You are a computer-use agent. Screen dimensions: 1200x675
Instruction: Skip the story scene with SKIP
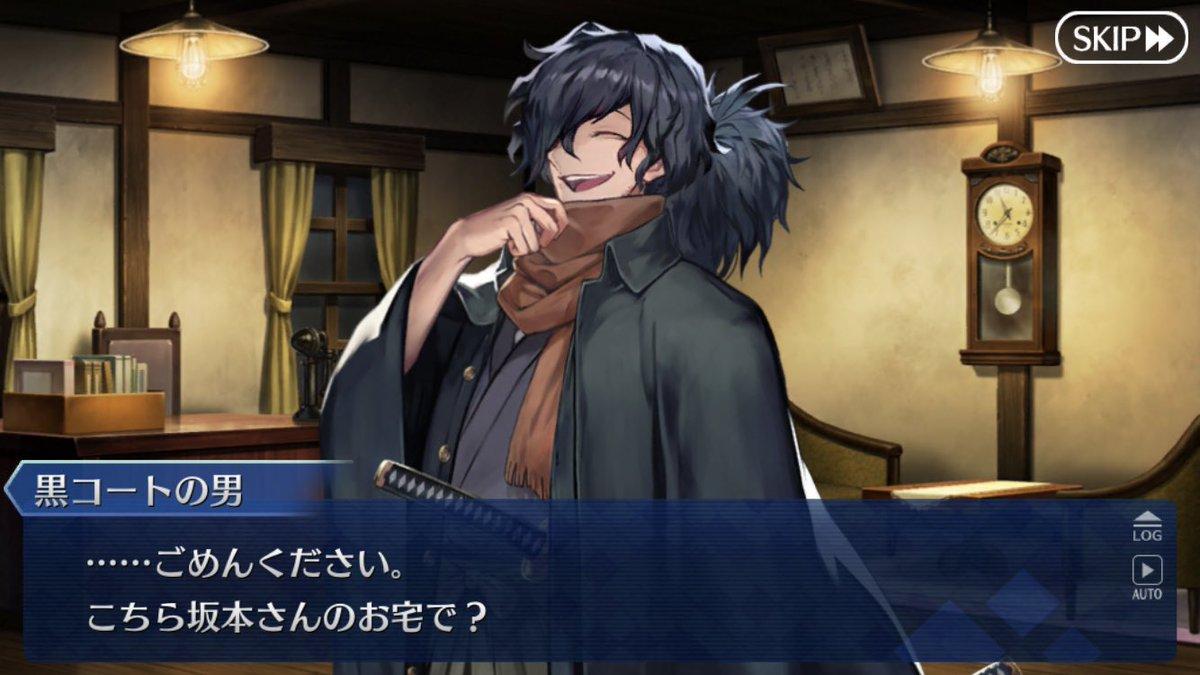pos(1120,38)
